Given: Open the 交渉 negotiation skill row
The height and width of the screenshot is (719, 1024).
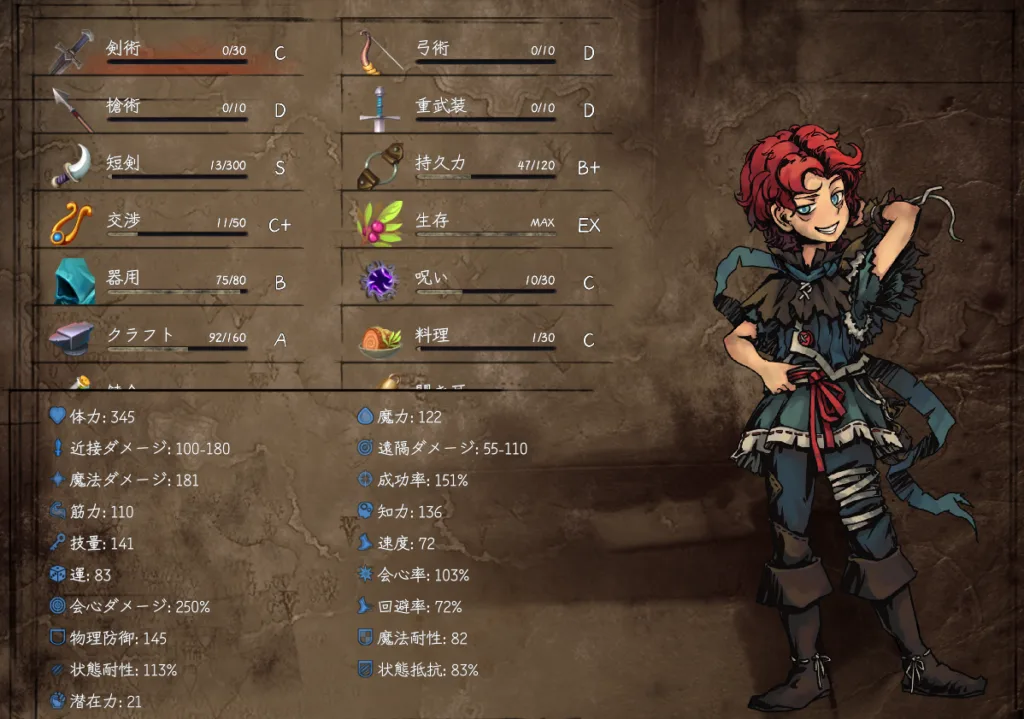Looking at the screenshot, I should (170, 224).
